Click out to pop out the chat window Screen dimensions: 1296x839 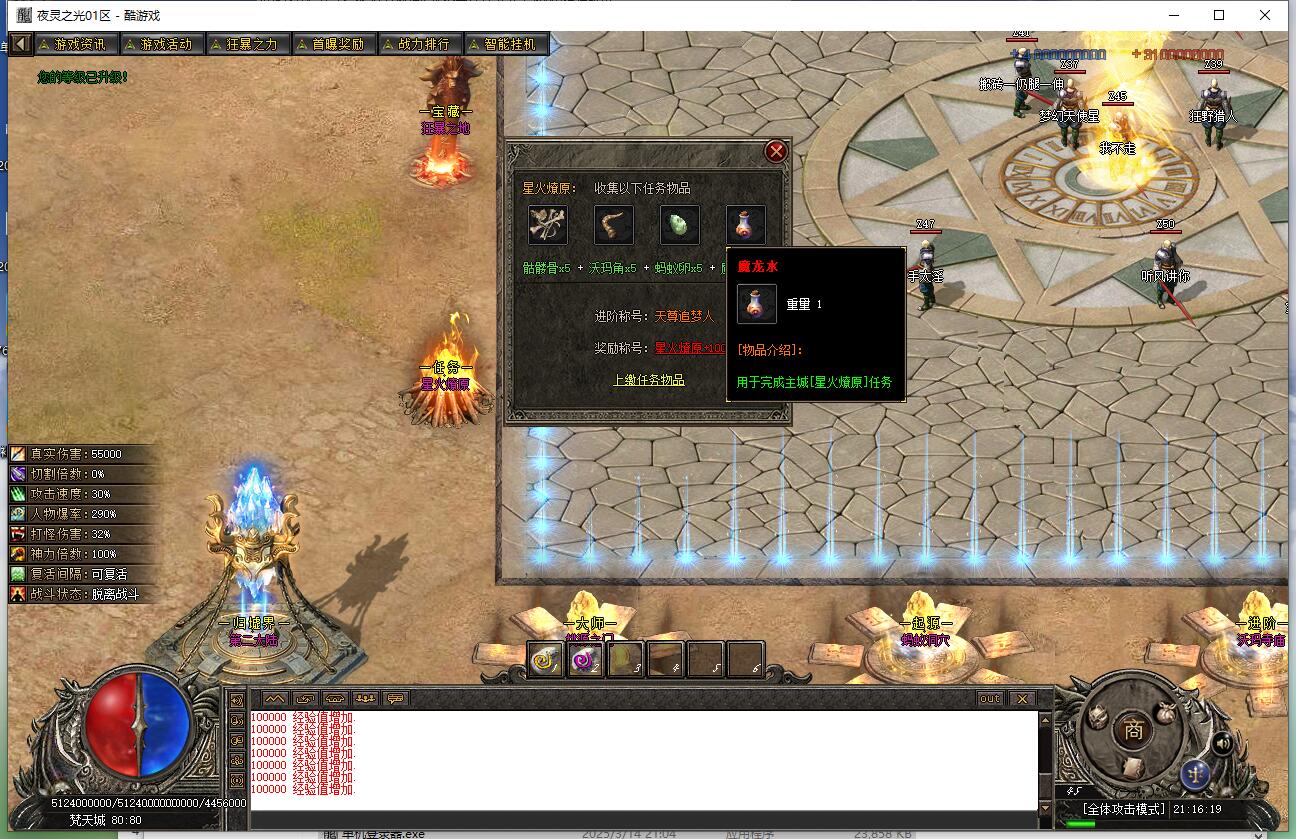point(988,698)
